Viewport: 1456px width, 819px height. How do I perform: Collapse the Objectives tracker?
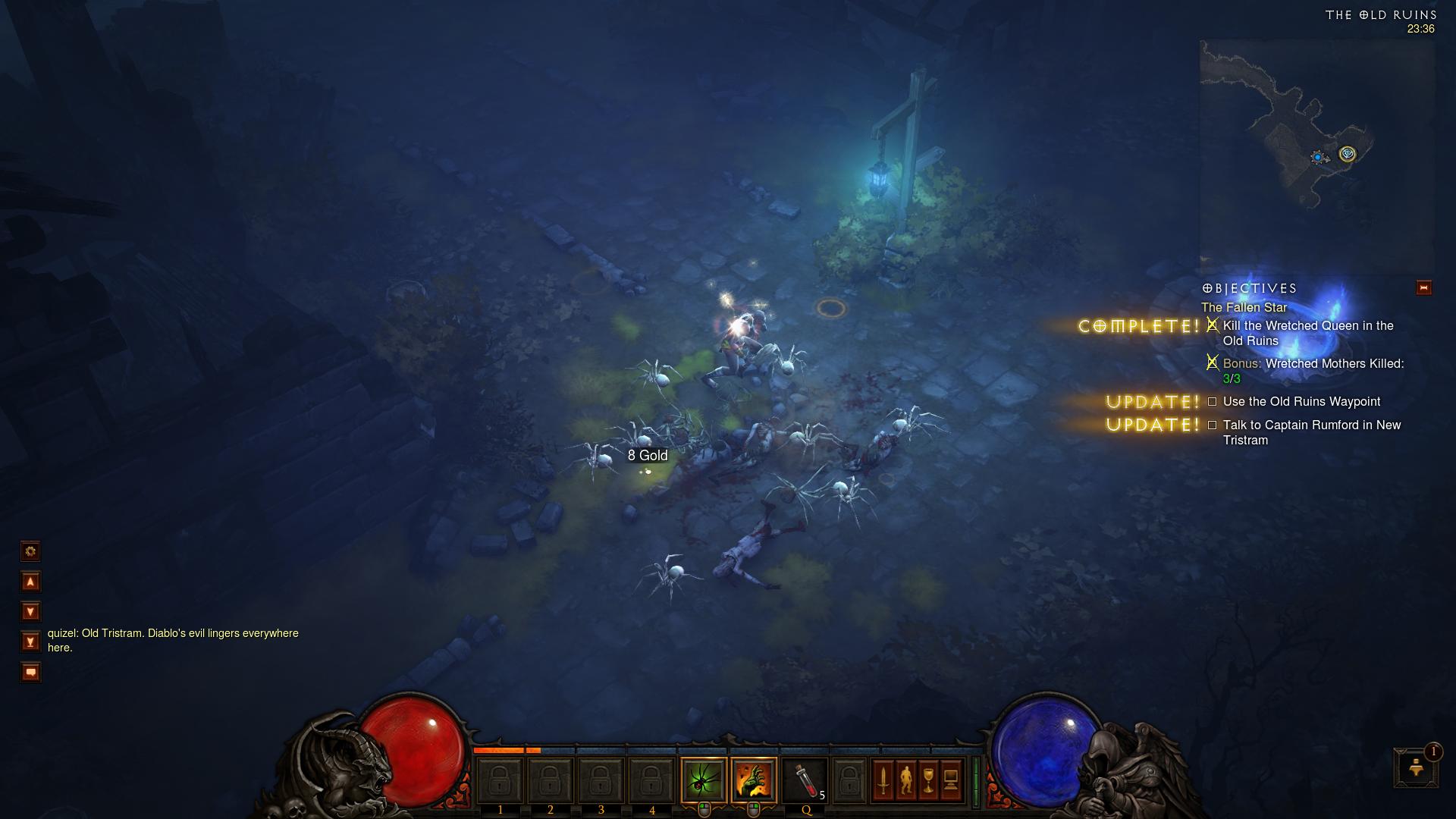(x=1423, y=288)
